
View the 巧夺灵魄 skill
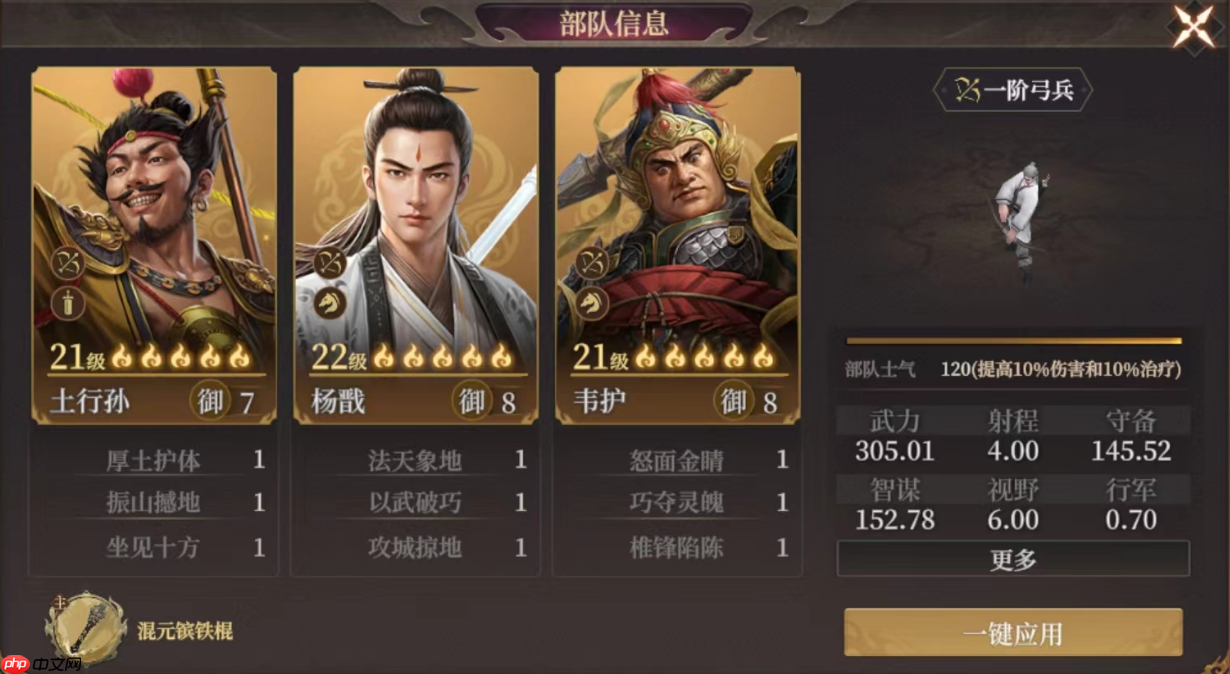click(x=677, y=503)
